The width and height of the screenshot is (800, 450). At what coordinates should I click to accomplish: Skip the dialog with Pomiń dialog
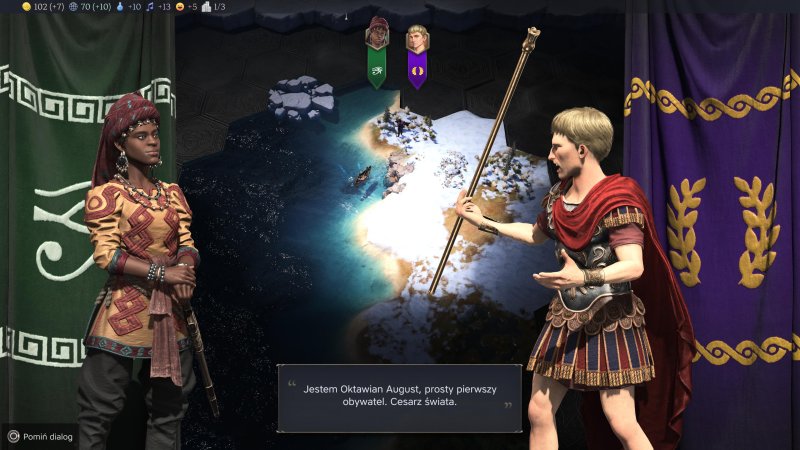click(40, 436)
